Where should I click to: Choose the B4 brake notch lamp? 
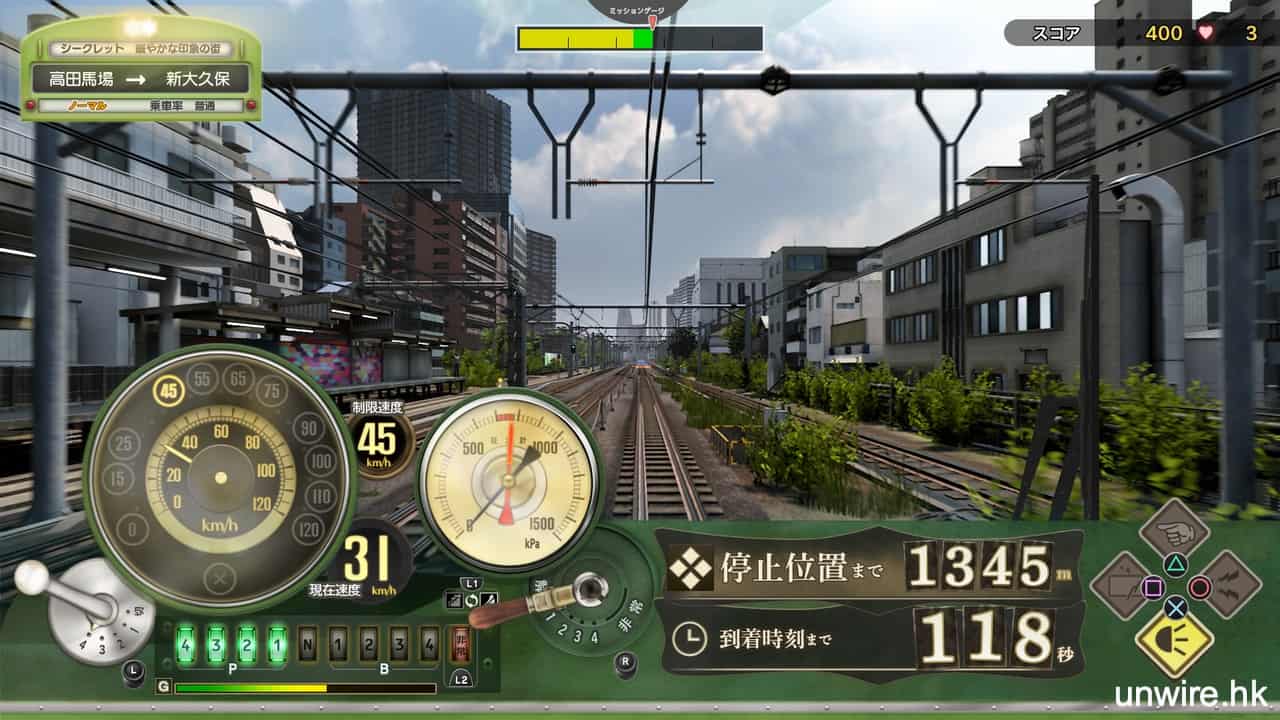[x=429, y=643]
